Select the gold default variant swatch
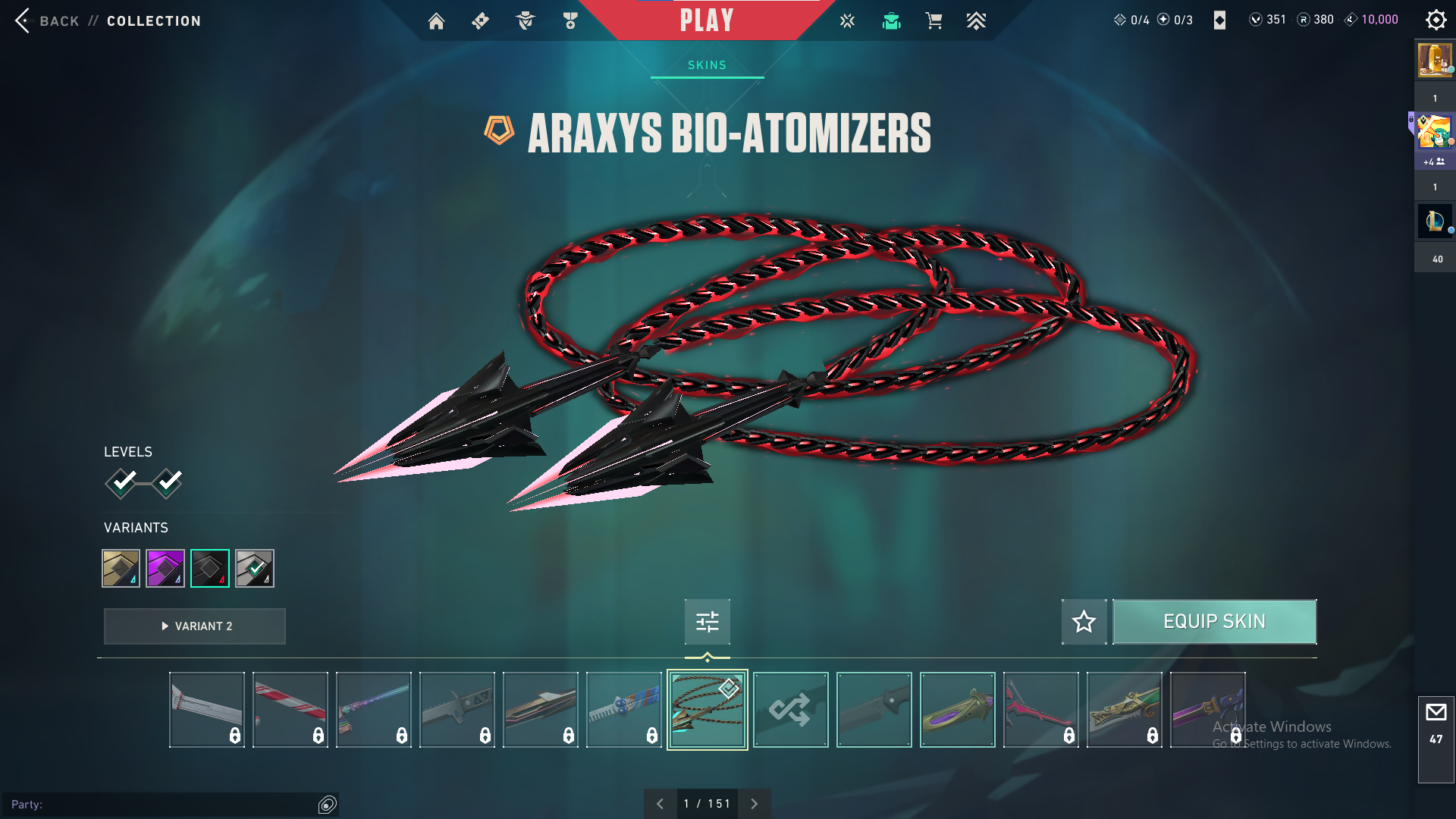1456x819 pixels. click(121, 568)
